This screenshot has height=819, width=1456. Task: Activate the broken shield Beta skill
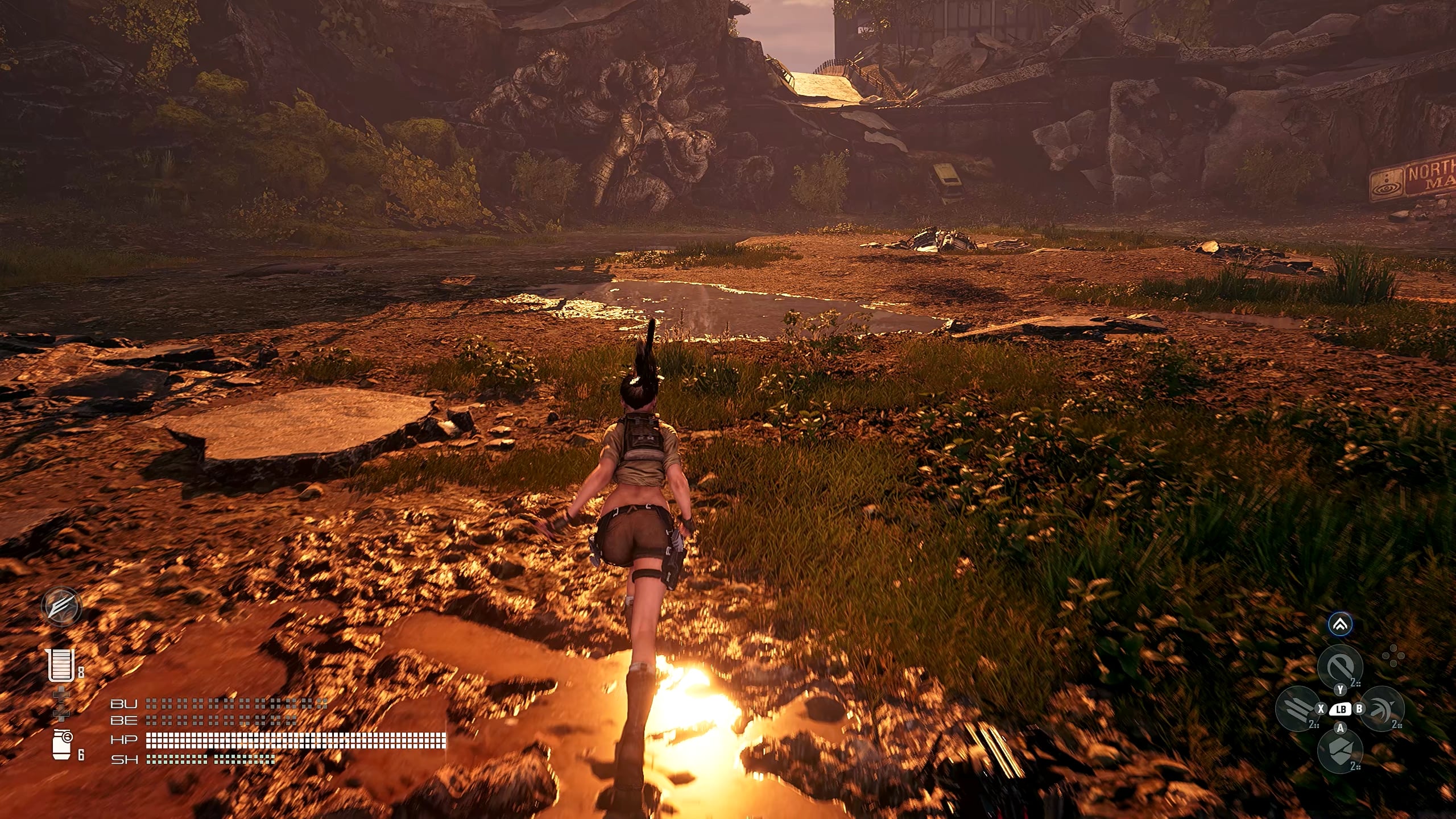(x=1340, y=751)
